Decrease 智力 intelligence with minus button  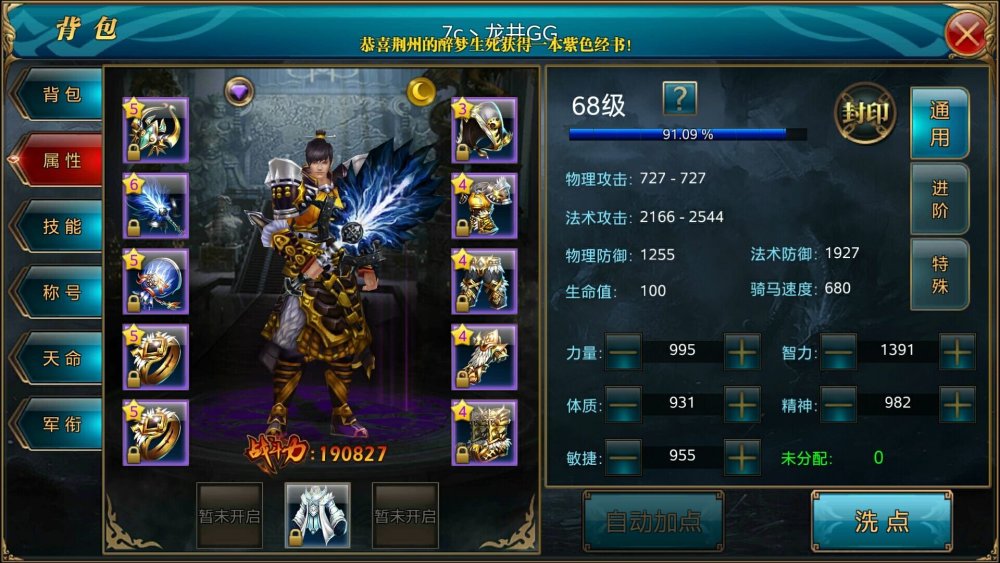[838, 352]
